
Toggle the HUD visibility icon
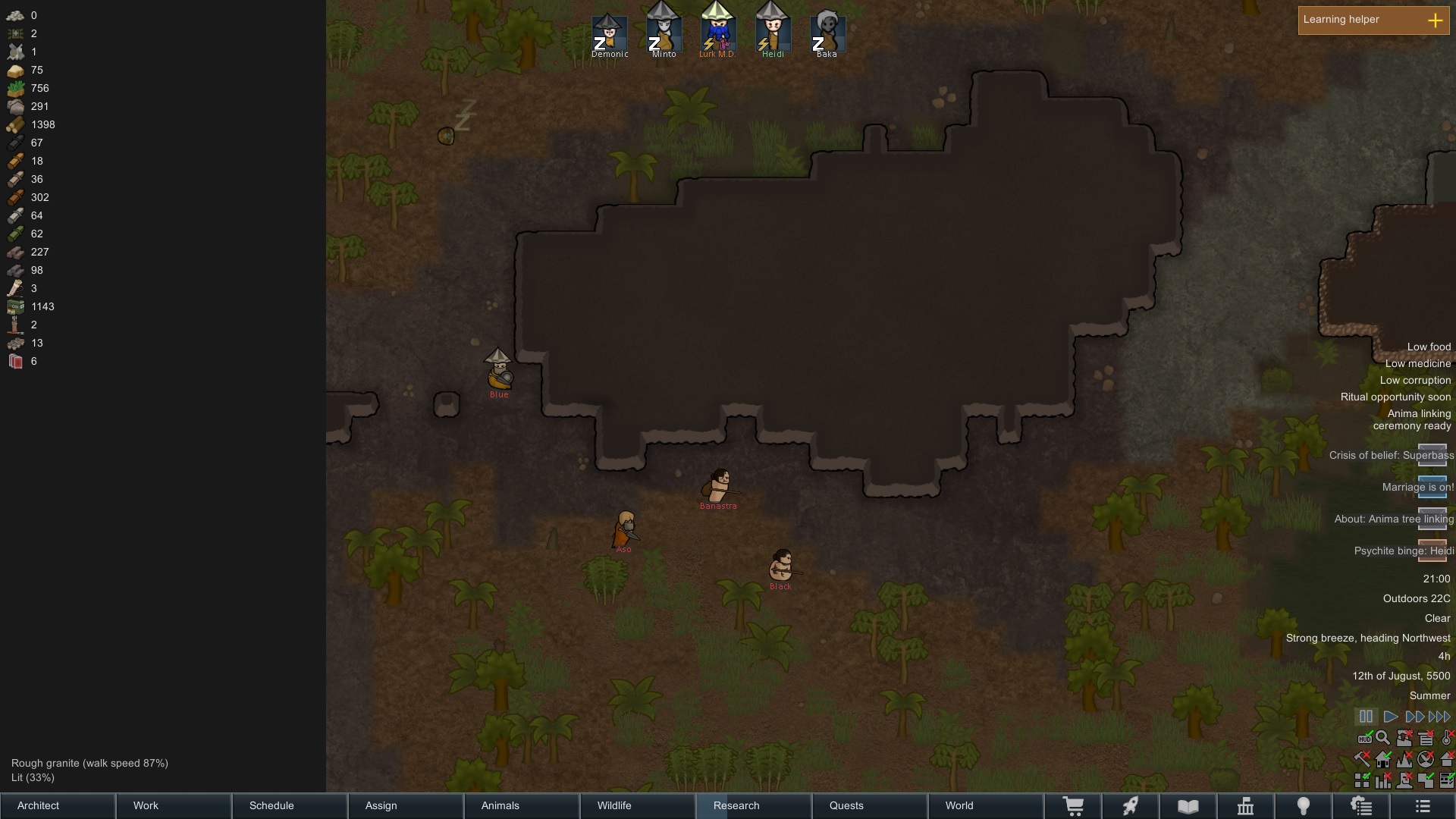pyautogui.click(x=1364, y=739)
